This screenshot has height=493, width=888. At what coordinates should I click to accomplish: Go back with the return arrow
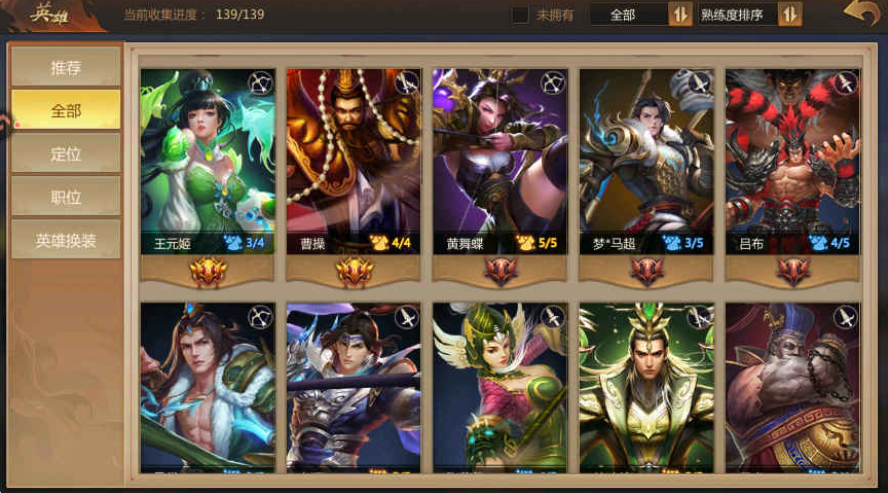[x=860, y=14]
